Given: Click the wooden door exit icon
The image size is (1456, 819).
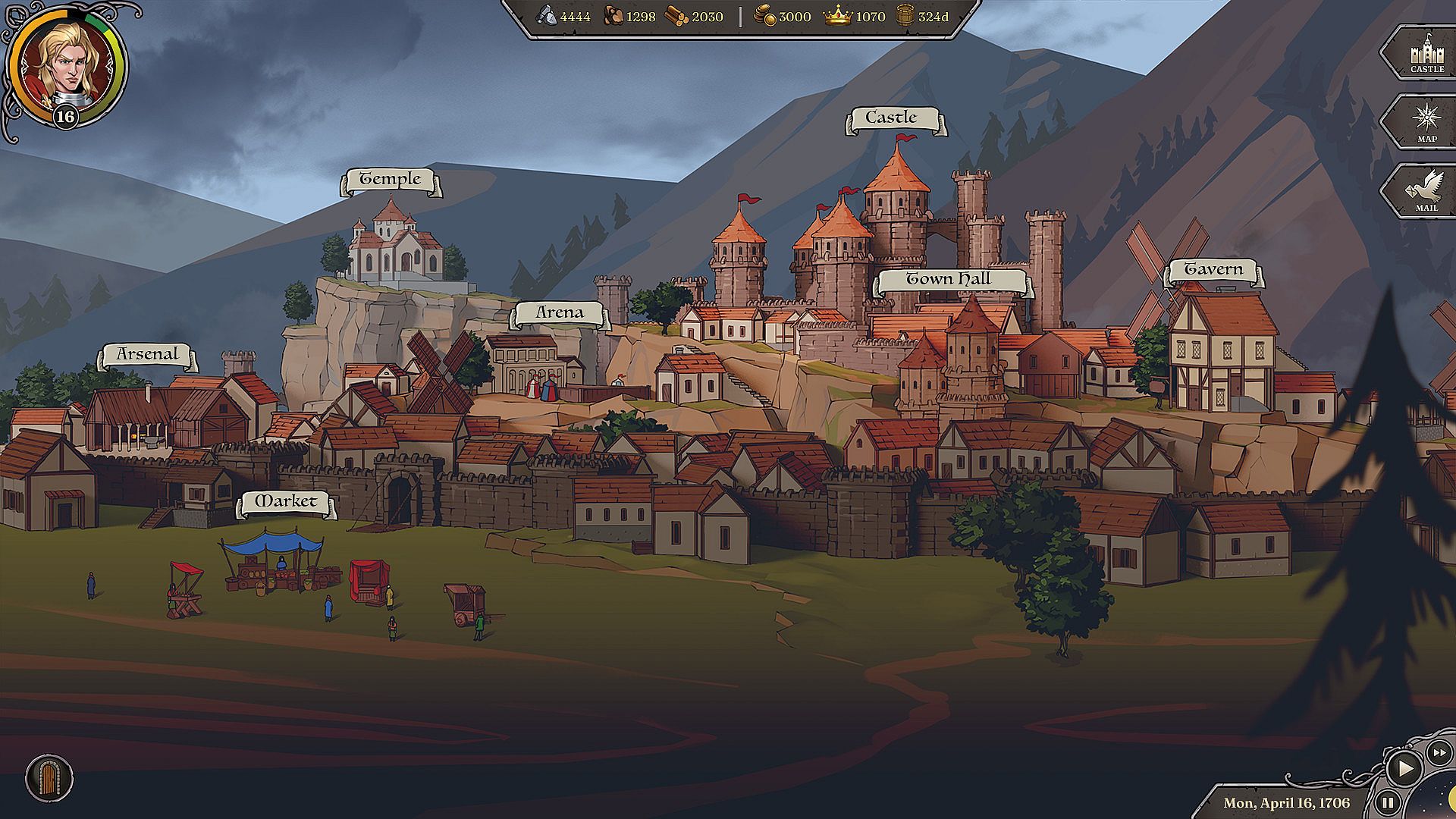Looking at the screenshot, I should [x=49, y=778].
